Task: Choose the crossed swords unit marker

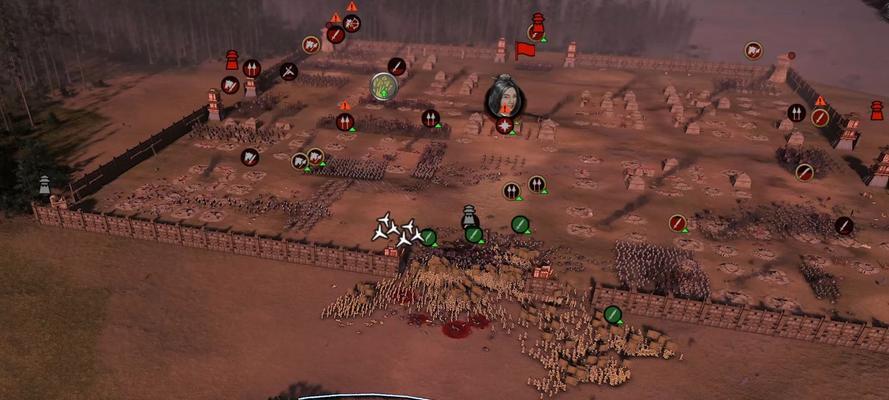Action: click(289, 71)
